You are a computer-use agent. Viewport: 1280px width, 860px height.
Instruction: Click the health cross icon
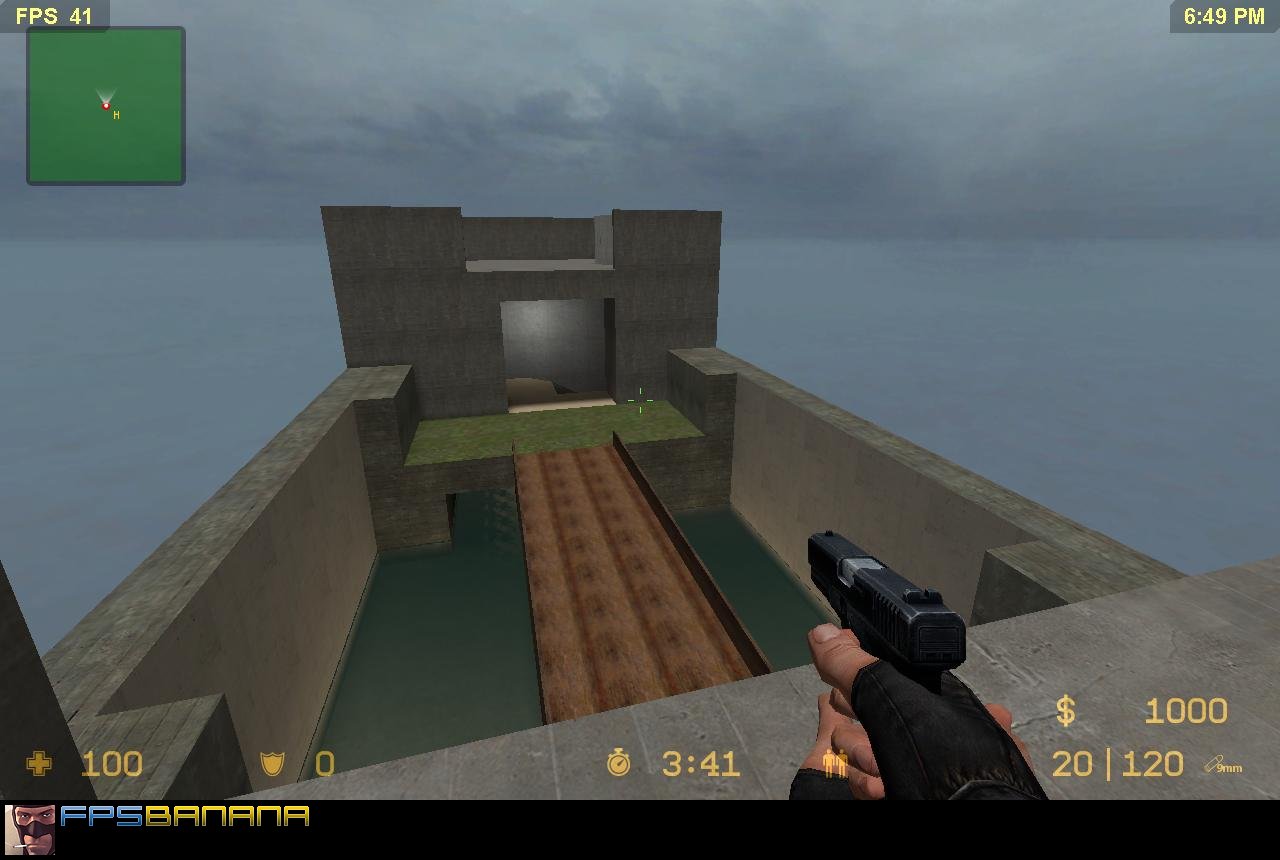(x=37, y=764)
